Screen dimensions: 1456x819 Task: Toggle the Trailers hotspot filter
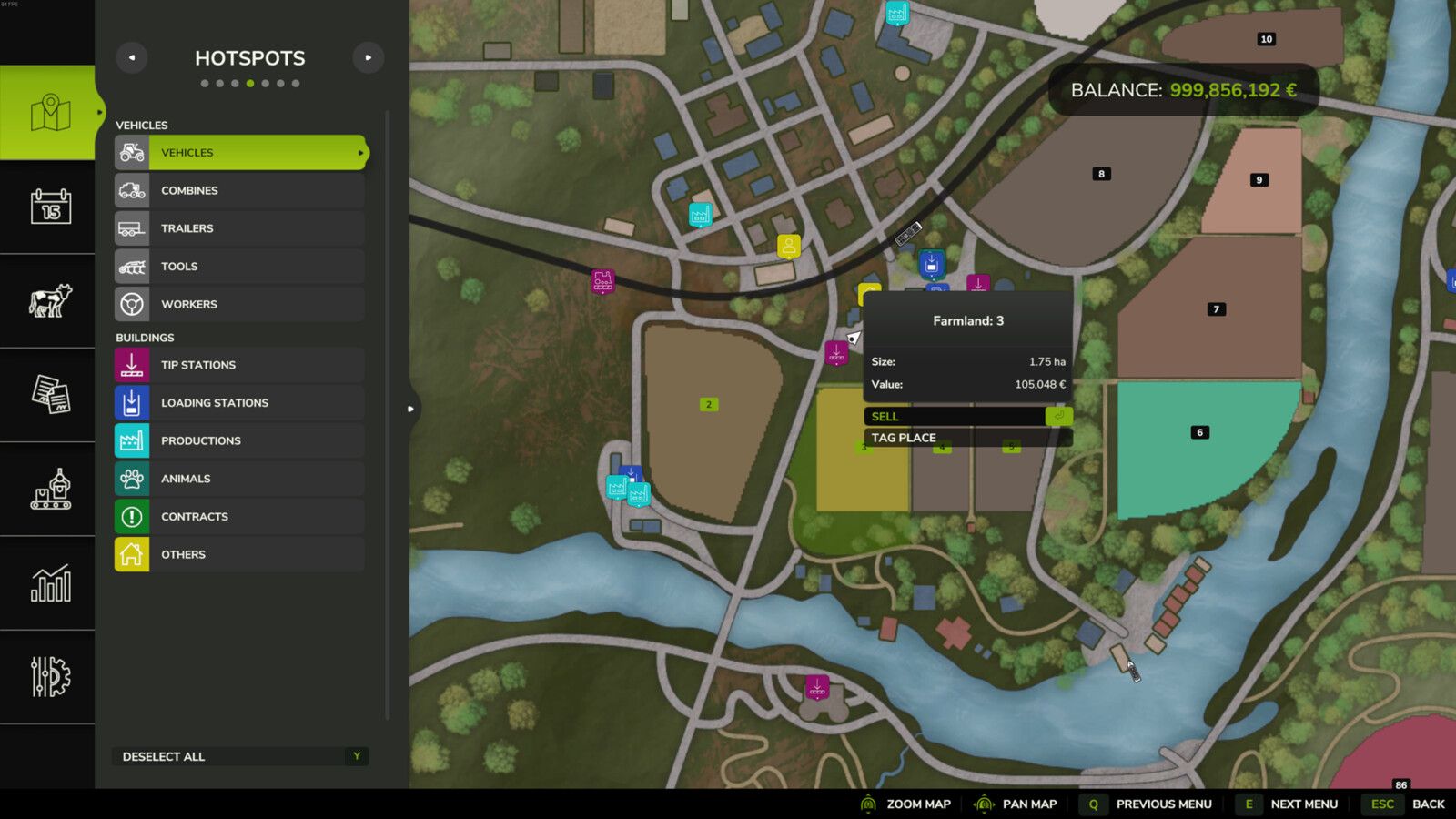[x=240, y=228]
